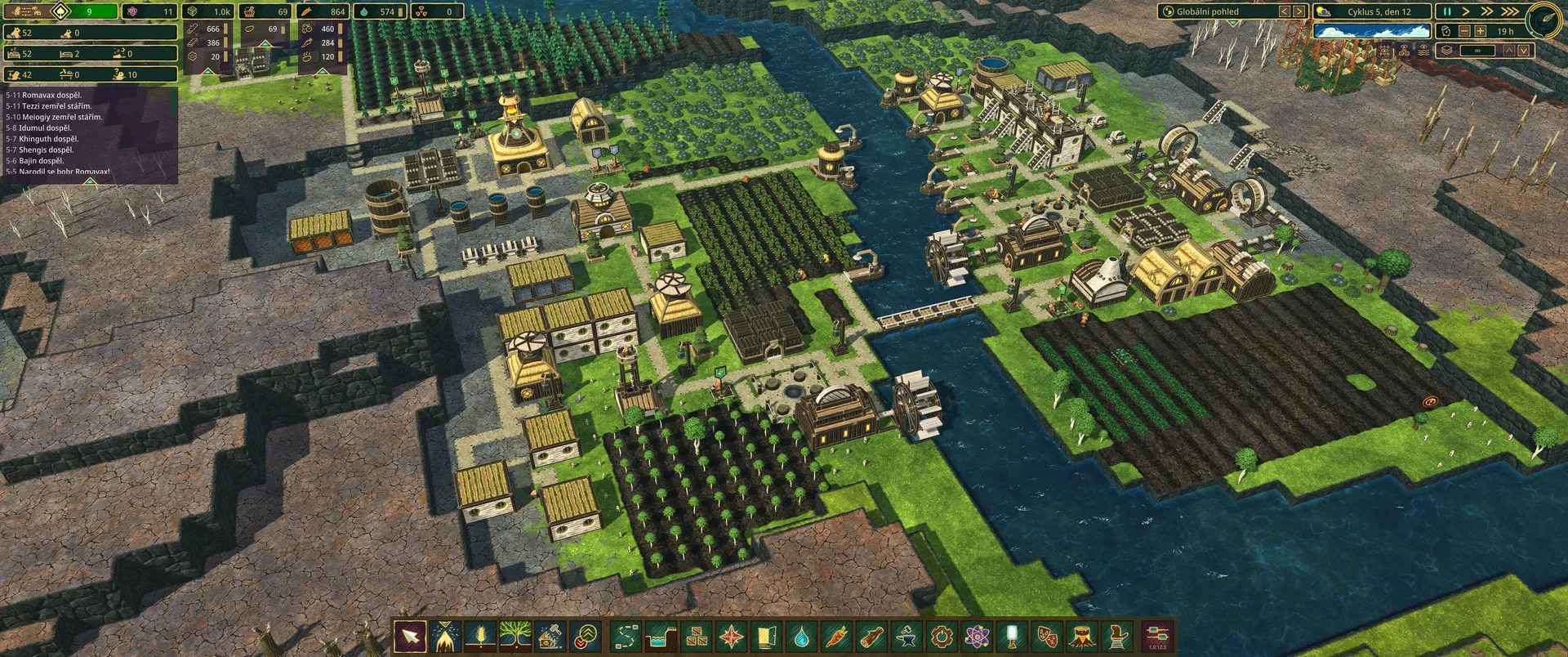
Task: Switch to next district view arrow
Action: coord(1298,11)
